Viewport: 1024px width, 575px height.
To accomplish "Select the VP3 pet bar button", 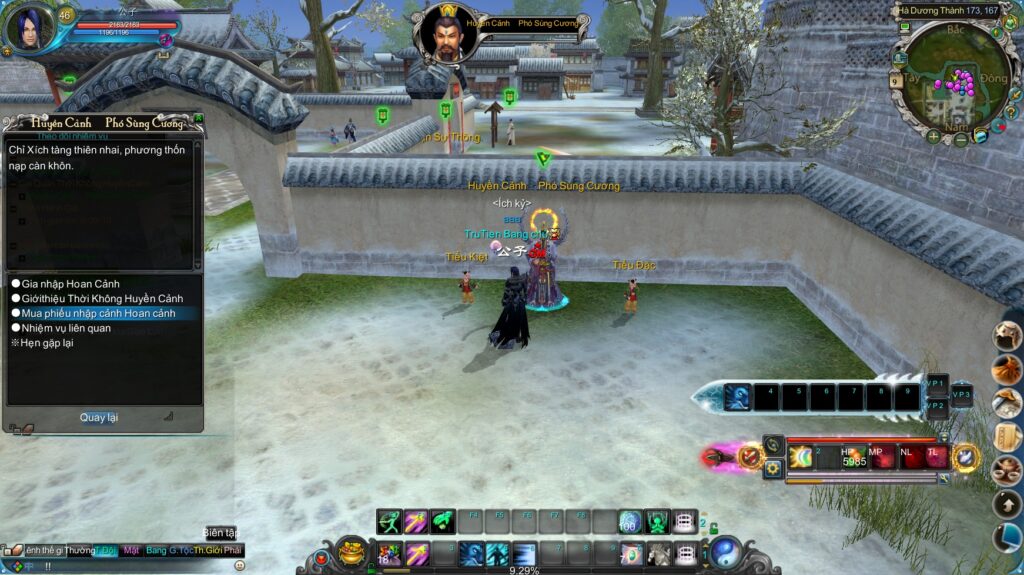I will tap(961, 394).
